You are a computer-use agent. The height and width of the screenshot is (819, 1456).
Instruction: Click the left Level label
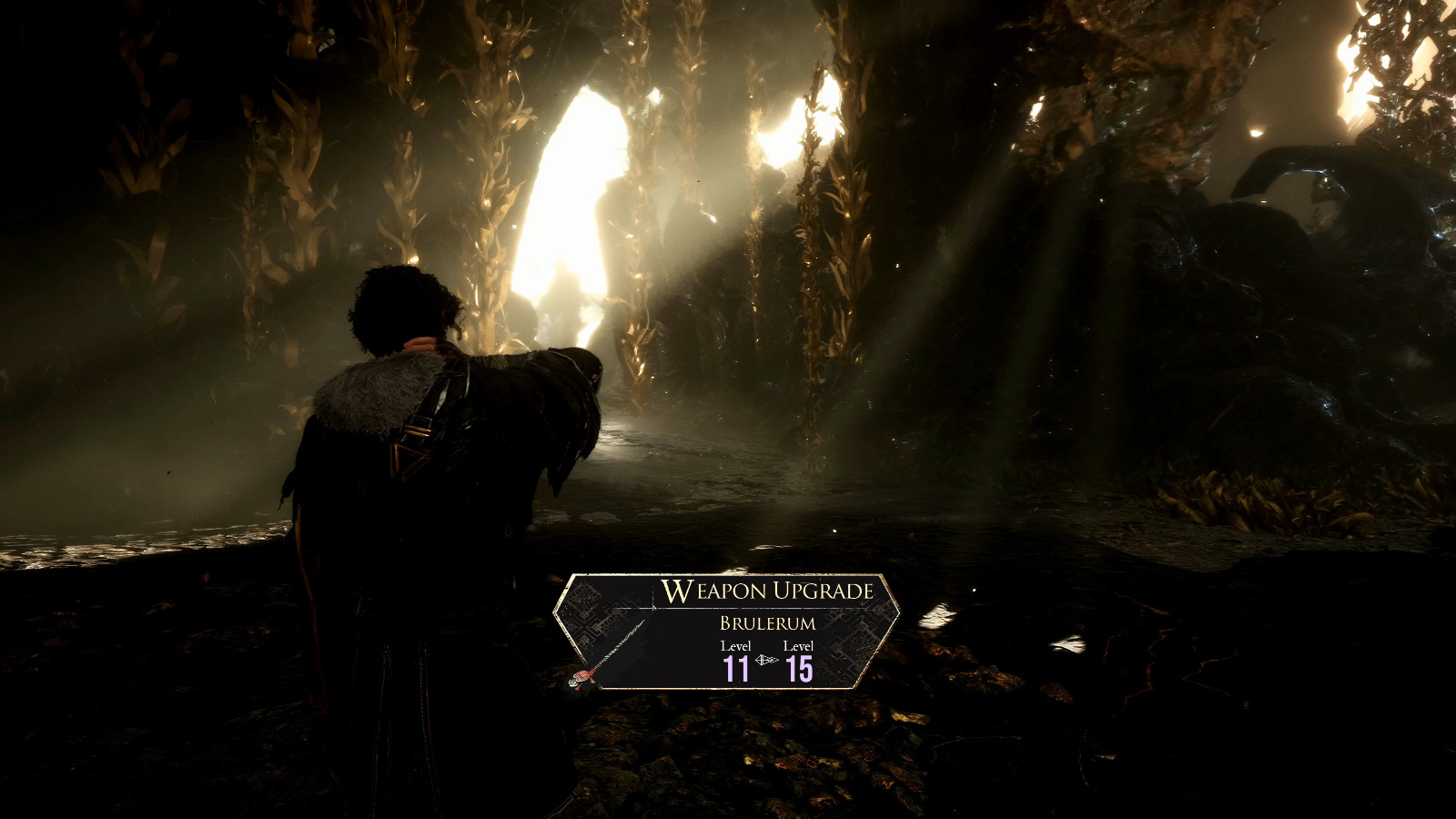click(736, 646)
